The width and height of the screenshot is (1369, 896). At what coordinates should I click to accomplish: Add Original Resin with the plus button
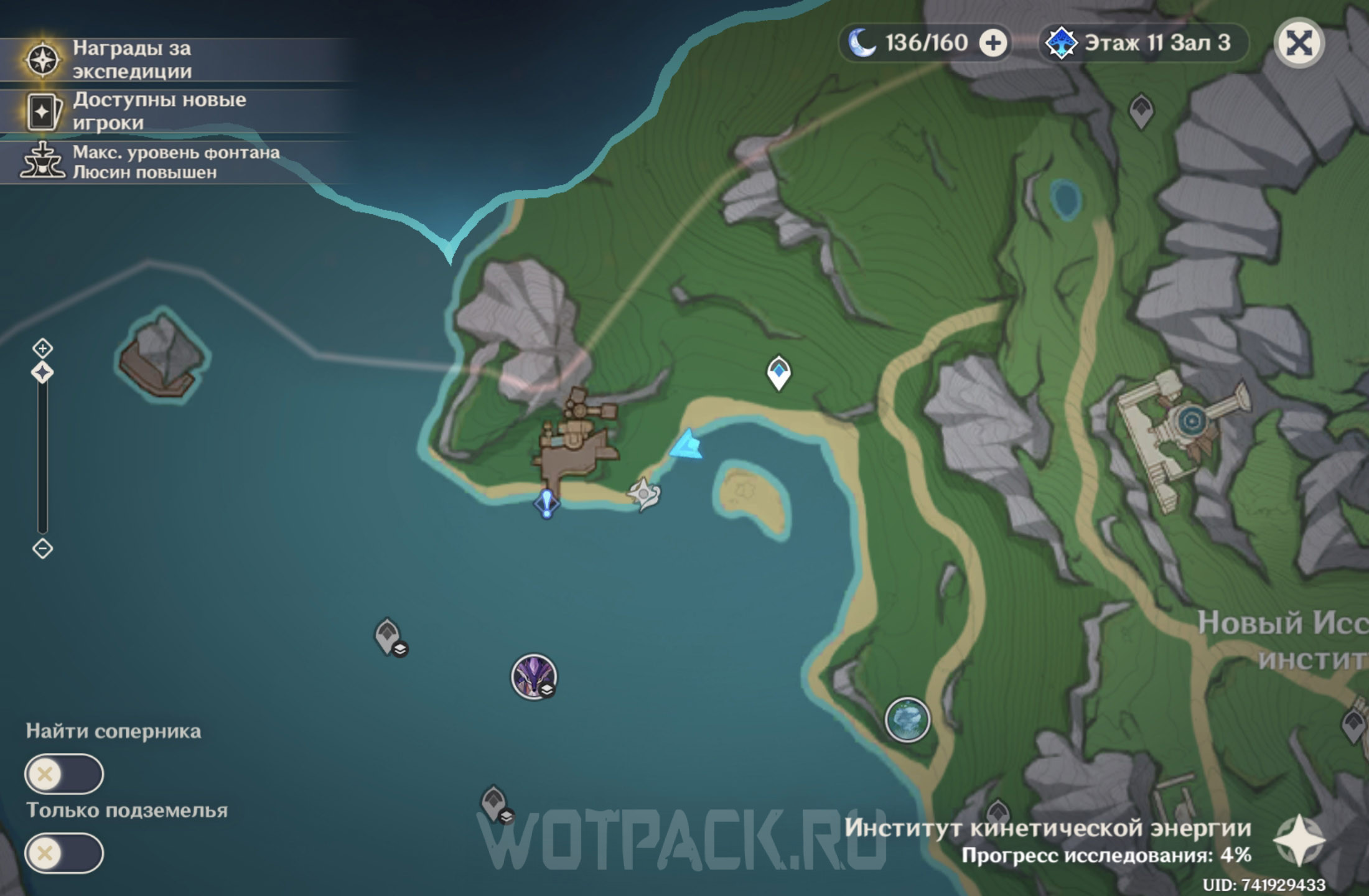tap(993, 43)
